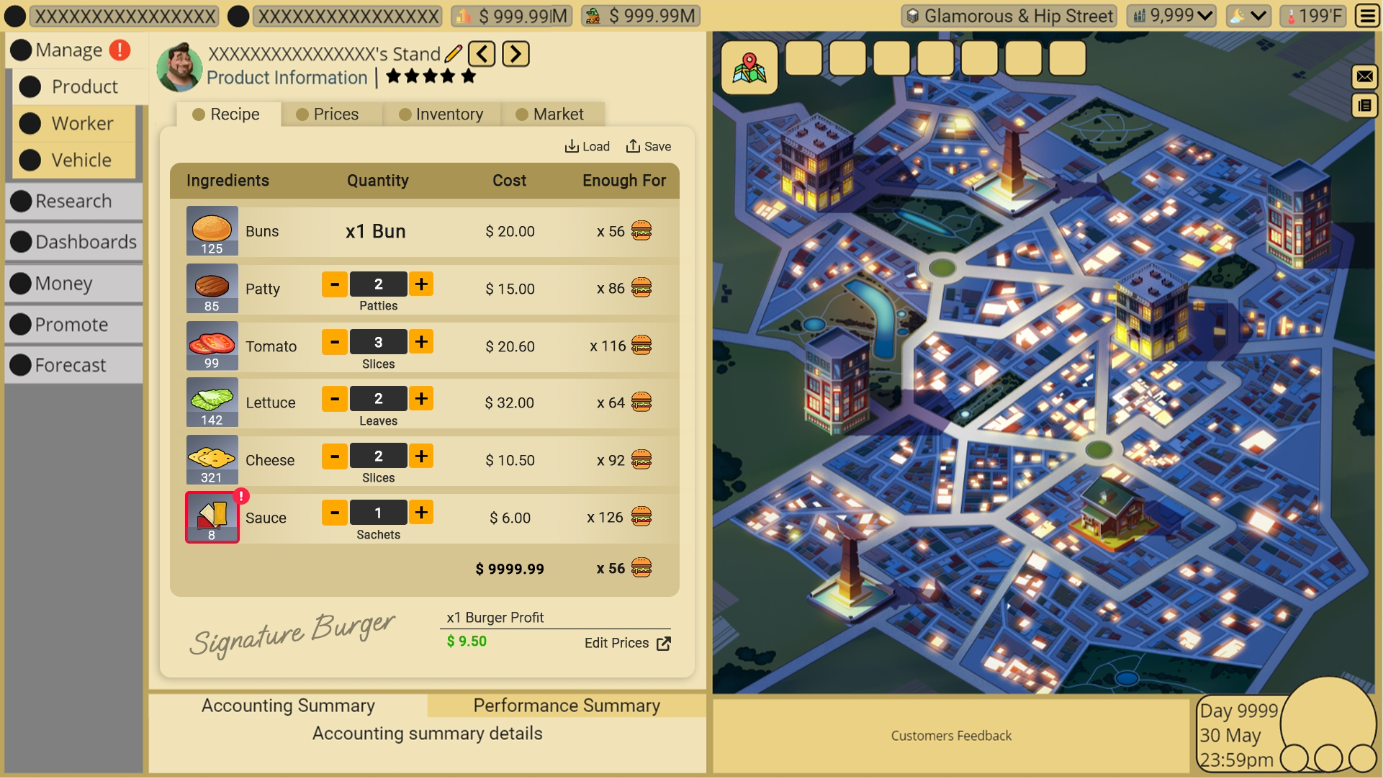Increase the Patty quantity
Image resolution: width=1383 pixels, height=778 pixels.
(x=422, y=285)
